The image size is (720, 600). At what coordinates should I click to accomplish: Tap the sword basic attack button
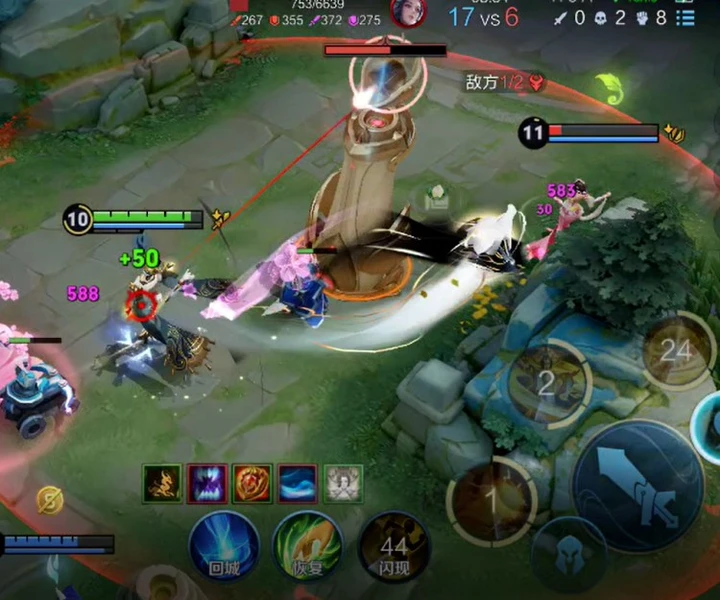point(637,485)
